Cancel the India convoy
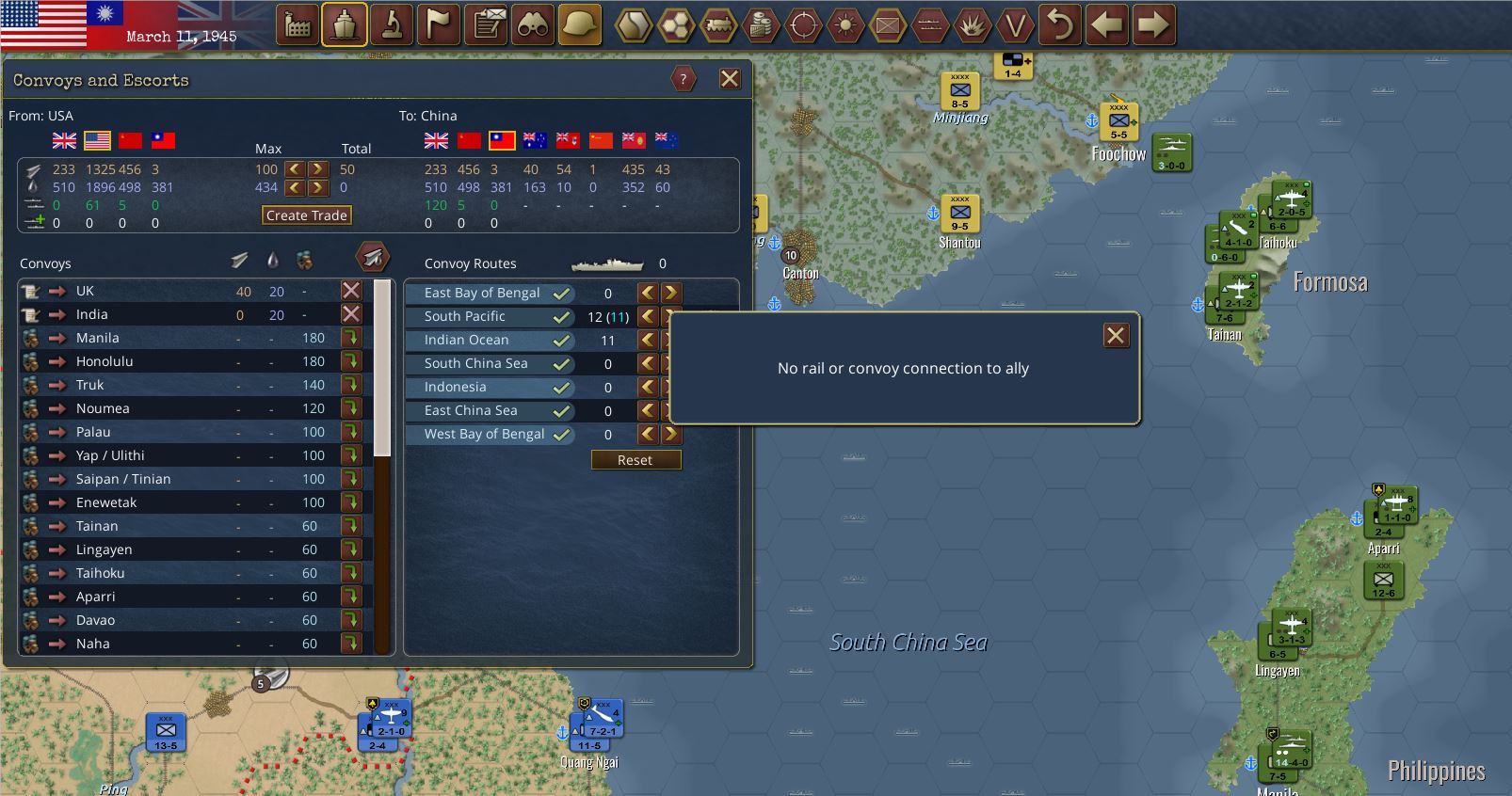This screenshot has width=1512, height=796. (x=351, y=314)
